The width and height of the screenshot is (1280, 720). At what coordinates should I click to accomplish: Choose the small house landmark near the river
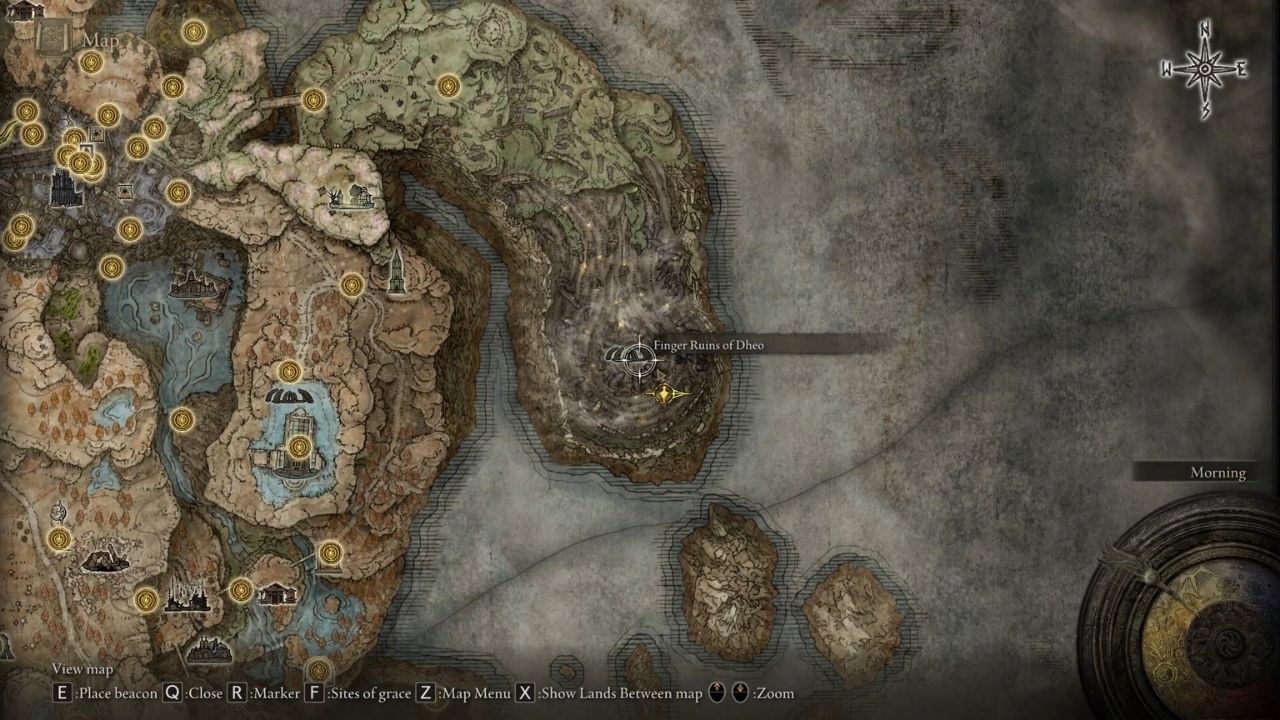[276, 594]
